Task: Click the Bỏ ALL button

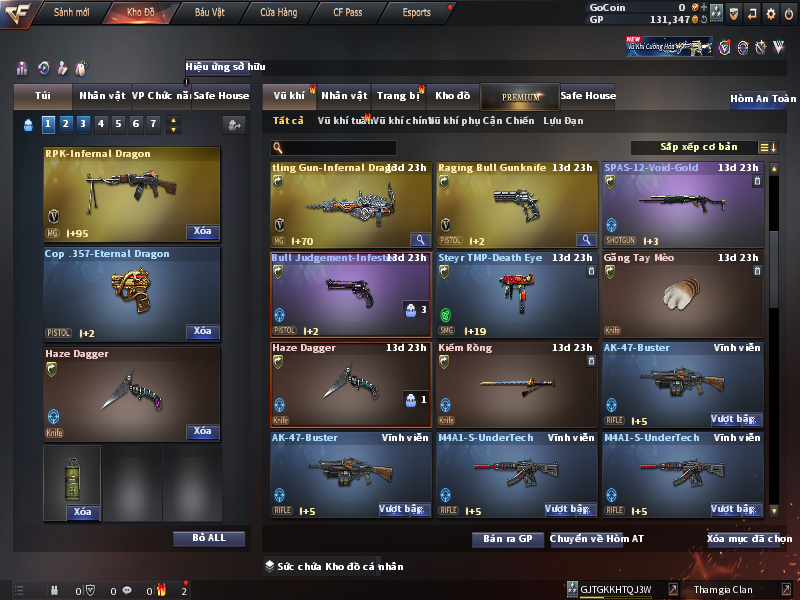Action: [x=208, y=538]
